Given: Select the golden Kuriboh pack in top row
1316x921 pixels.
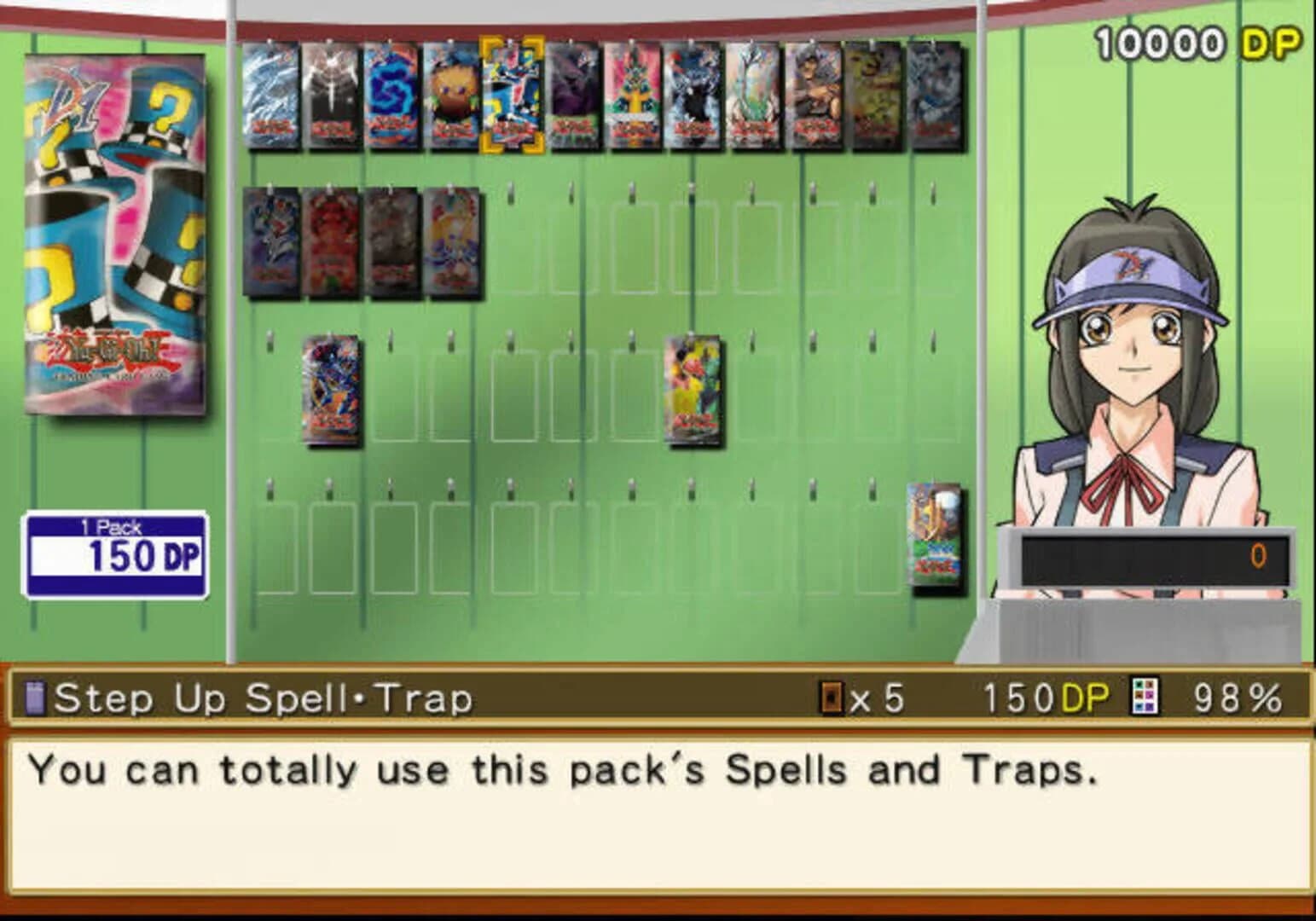Looking at the screenshot, I should click(x=452, y=94).
